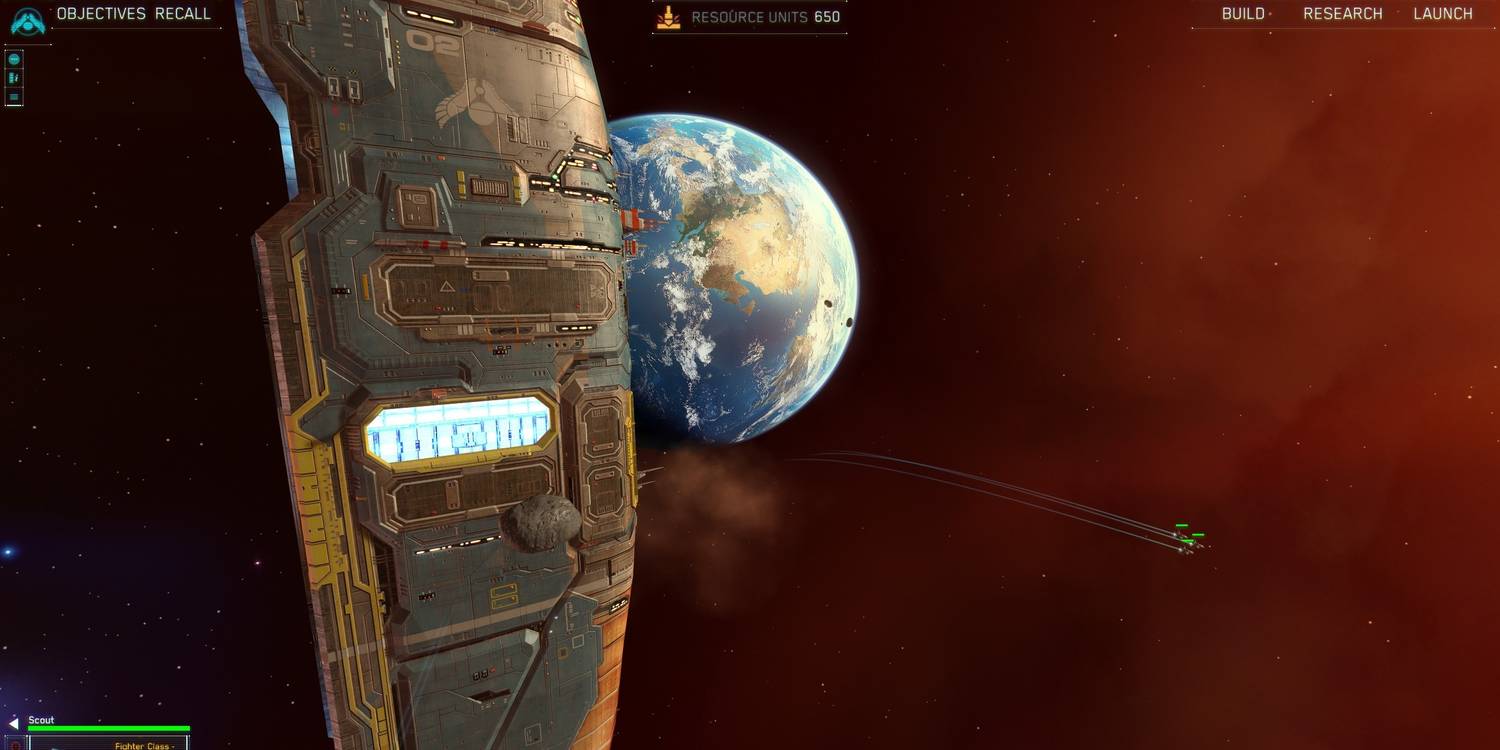Click the green status marker above the scout ships
This screenshot has height=750, width=1500.
1182,526
